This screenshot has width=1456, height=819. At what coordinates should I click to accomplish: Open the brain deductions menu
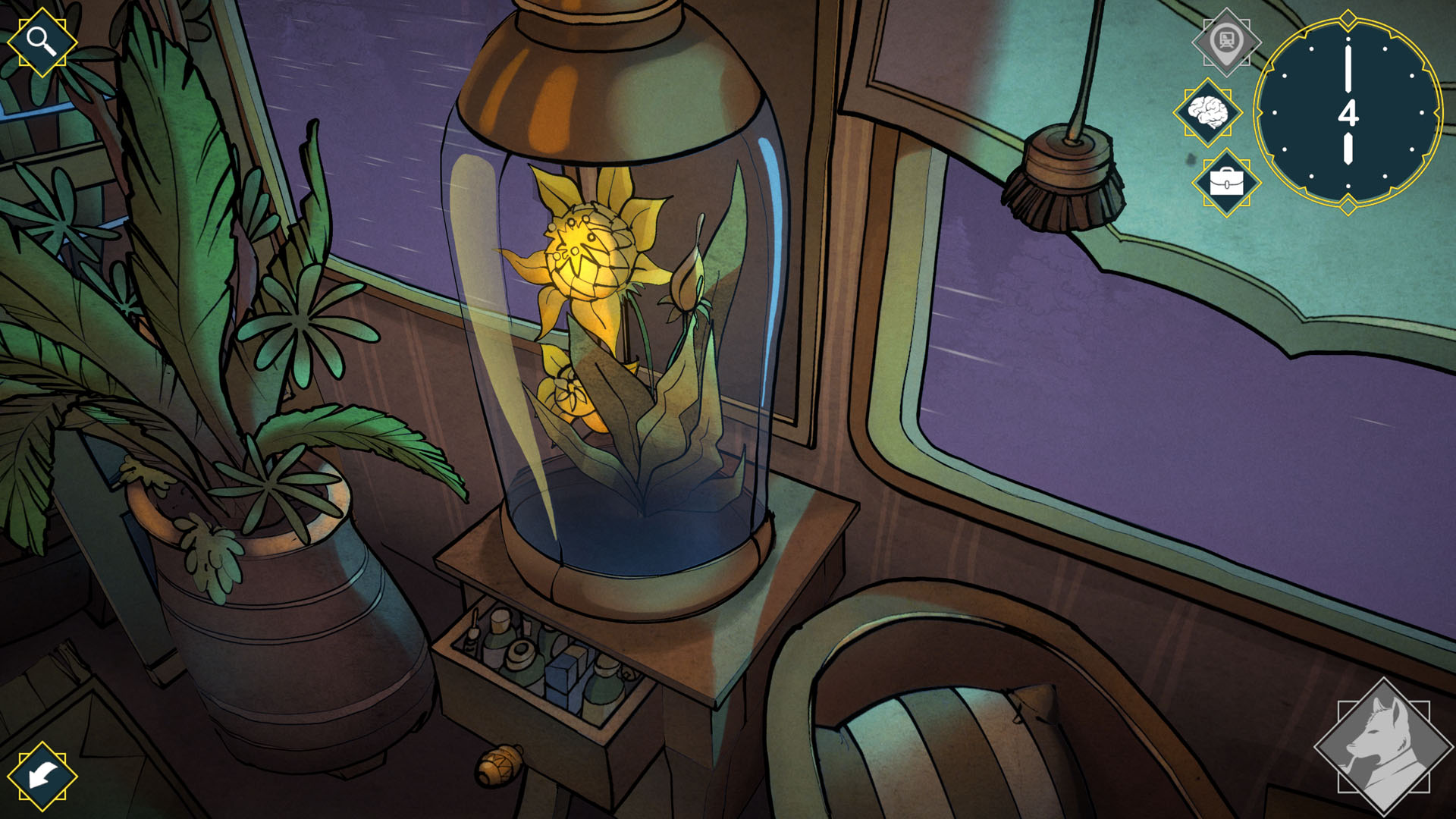(1209, 112)
